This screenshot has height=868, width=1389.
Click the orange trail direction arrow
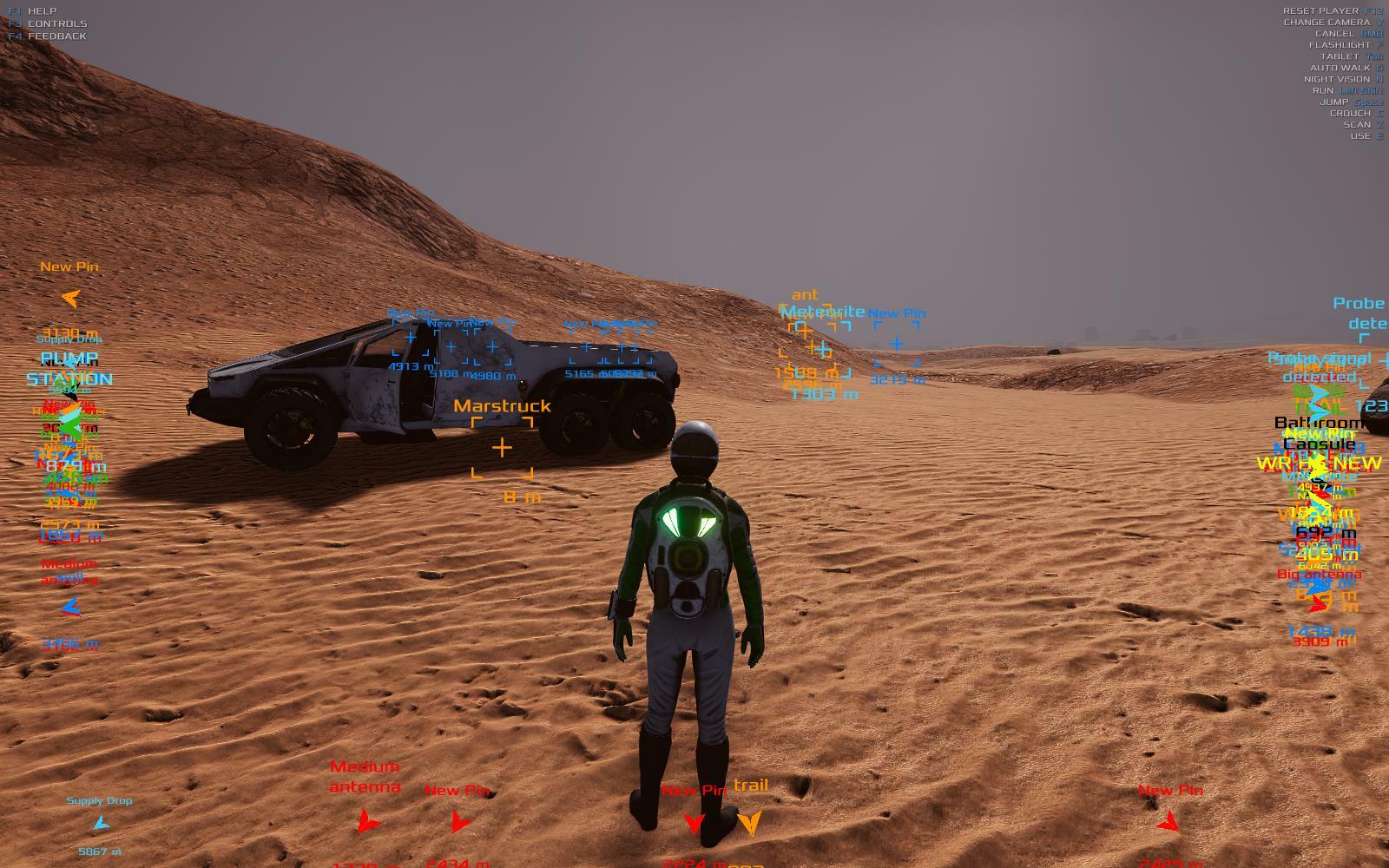point(749,821)
